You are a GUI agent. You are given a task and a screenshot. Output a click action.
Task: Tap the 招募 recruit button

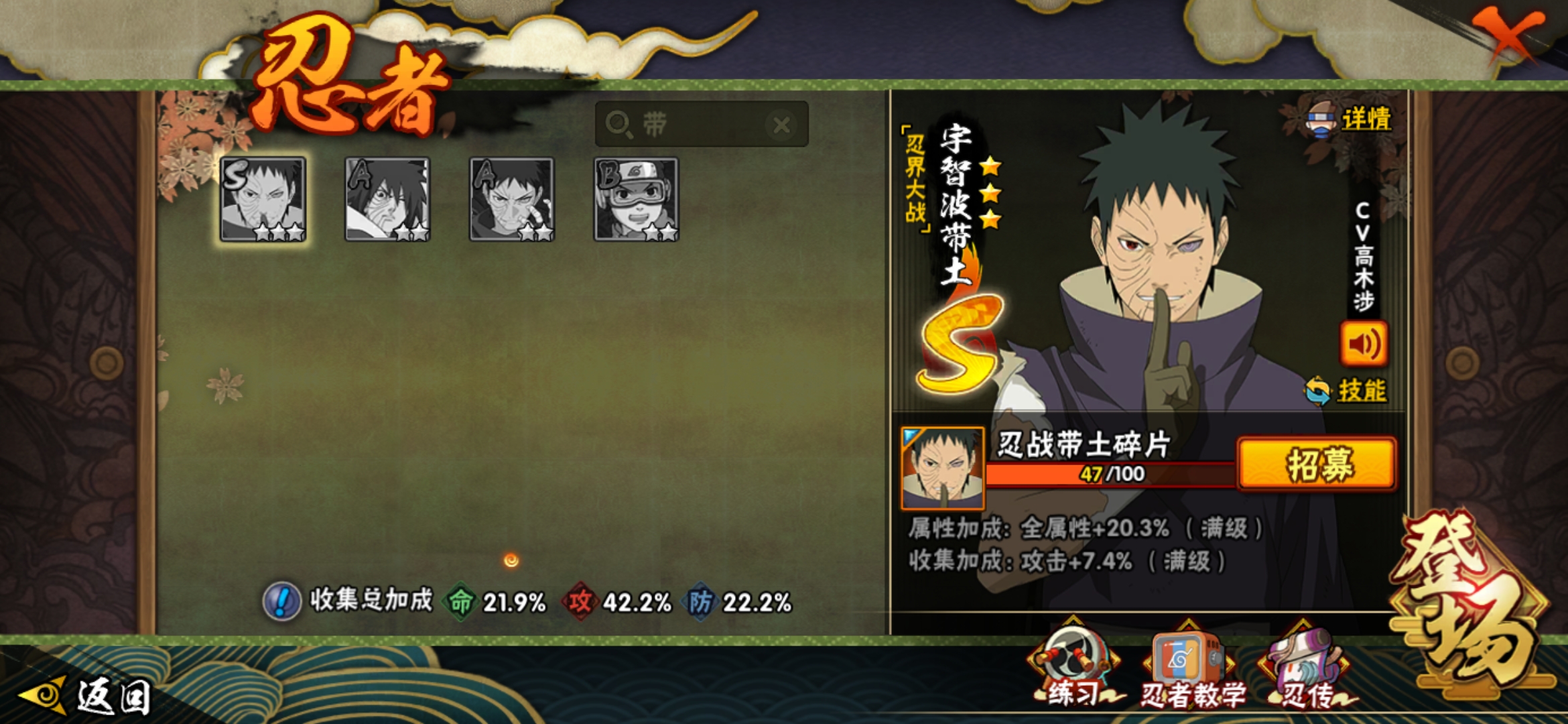1317,464
